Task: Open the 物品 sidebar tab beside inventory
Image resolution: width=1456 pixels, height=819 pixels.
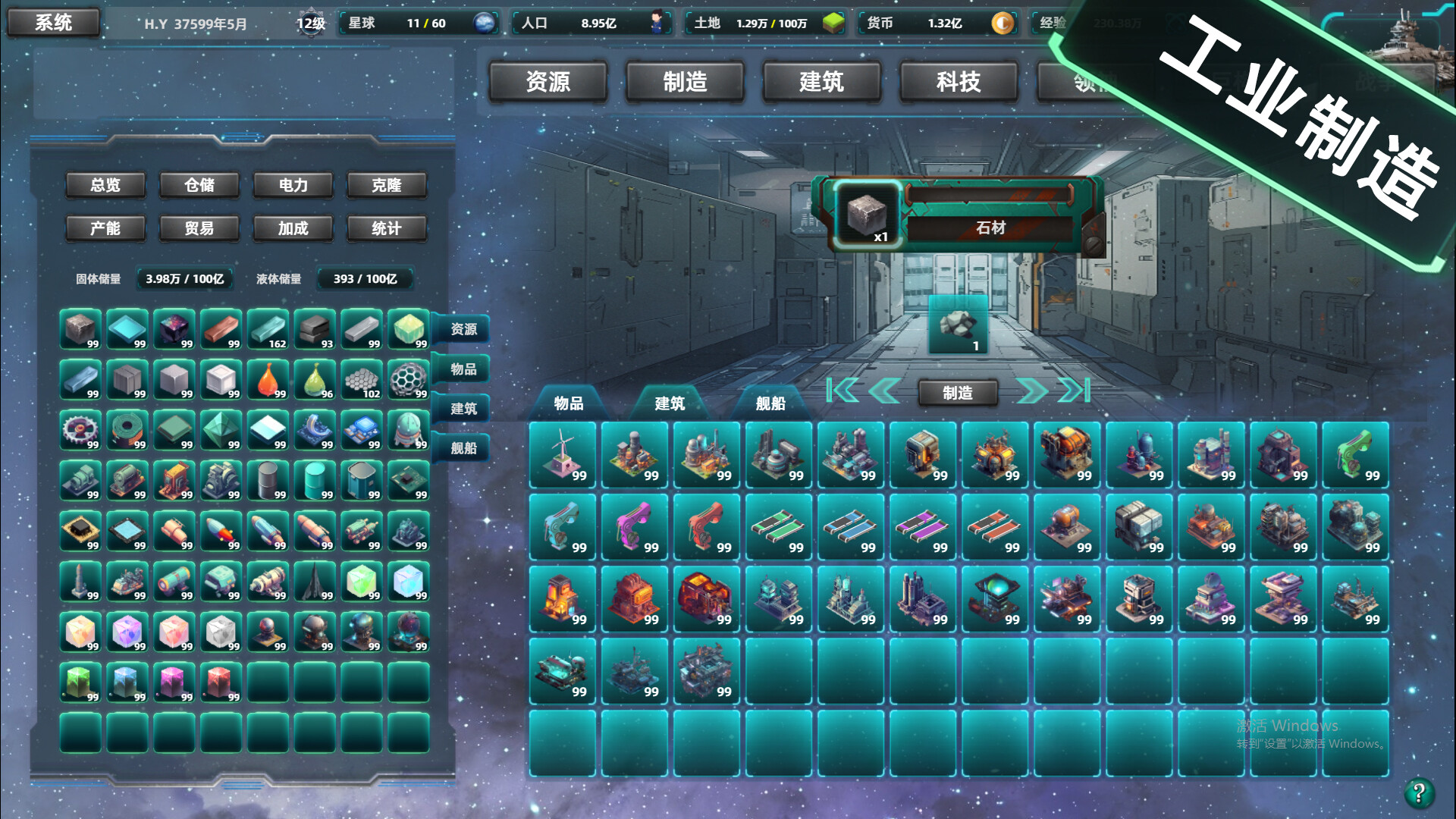Action: coord(463,370)
